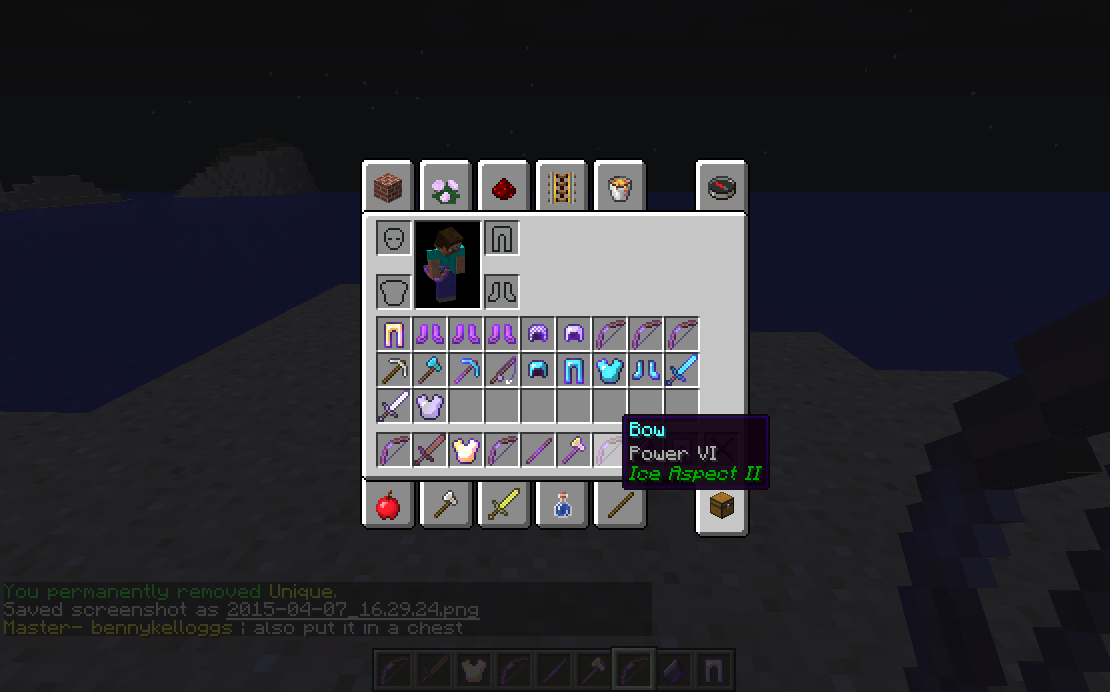Open the compass Search Items tab
1110x692 pixels.
(x=722, y=186)
